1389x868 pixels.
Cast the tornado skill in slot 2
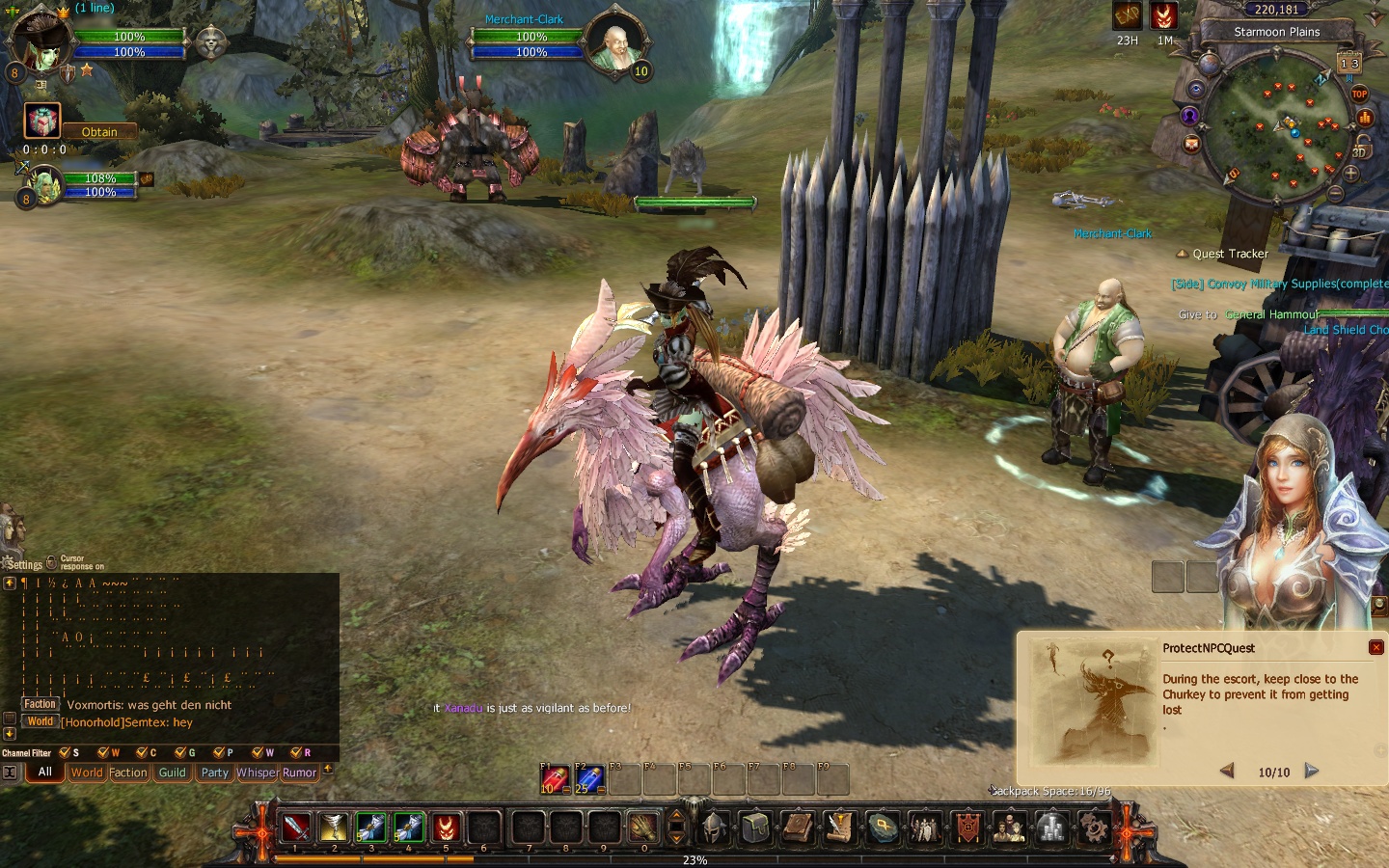[x=334, y=827]
